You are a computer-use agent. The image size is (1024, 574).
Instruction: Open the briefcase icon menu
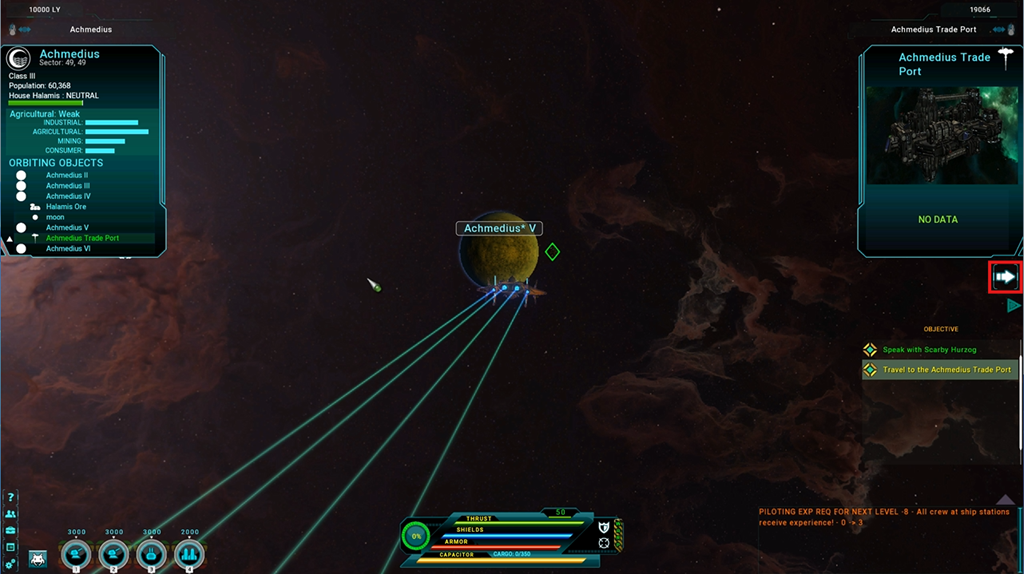[10, 530]
